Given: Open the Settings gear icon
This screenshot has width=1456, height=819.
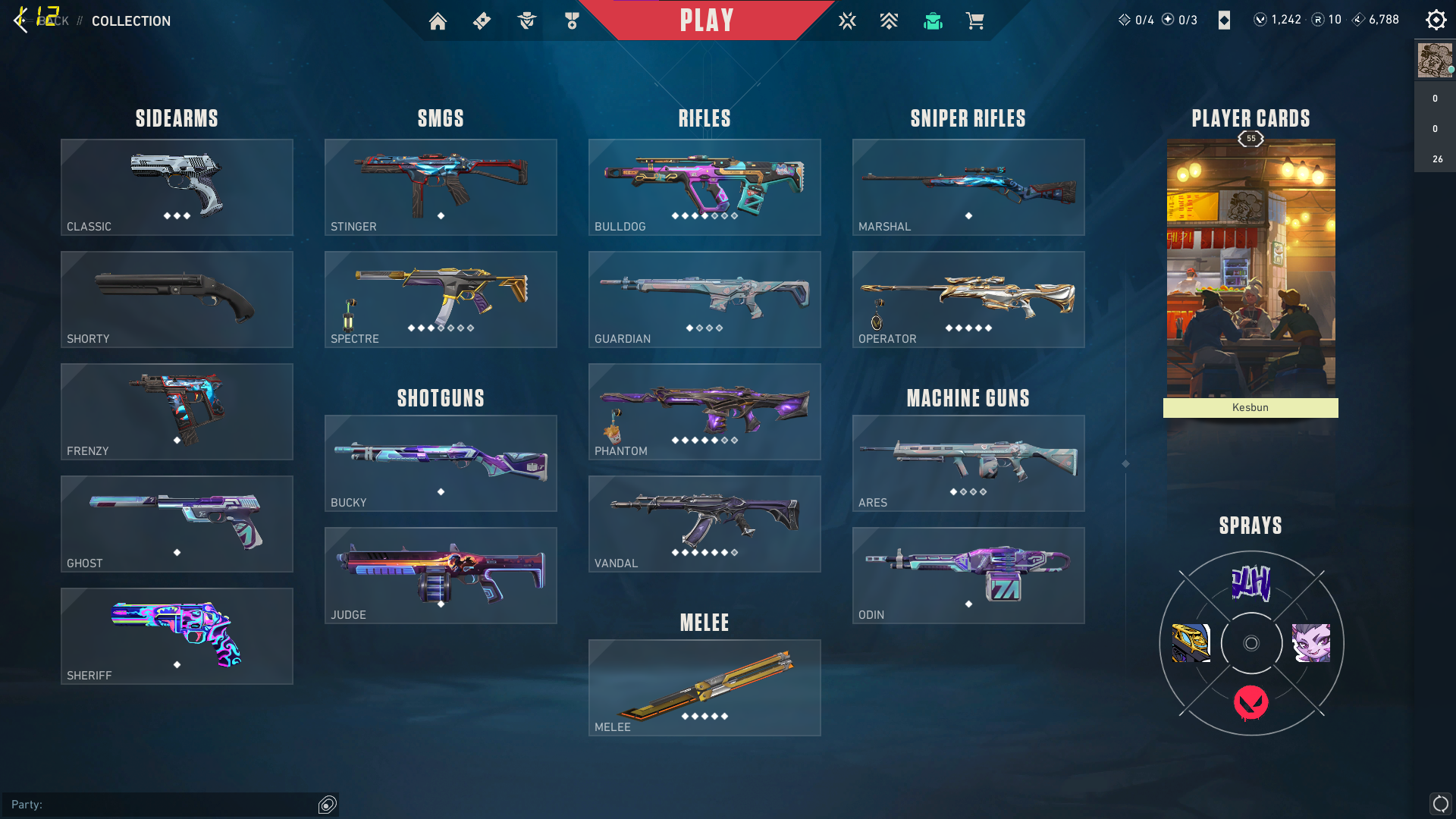Looking at the screenshot, I should (1436, 19).
